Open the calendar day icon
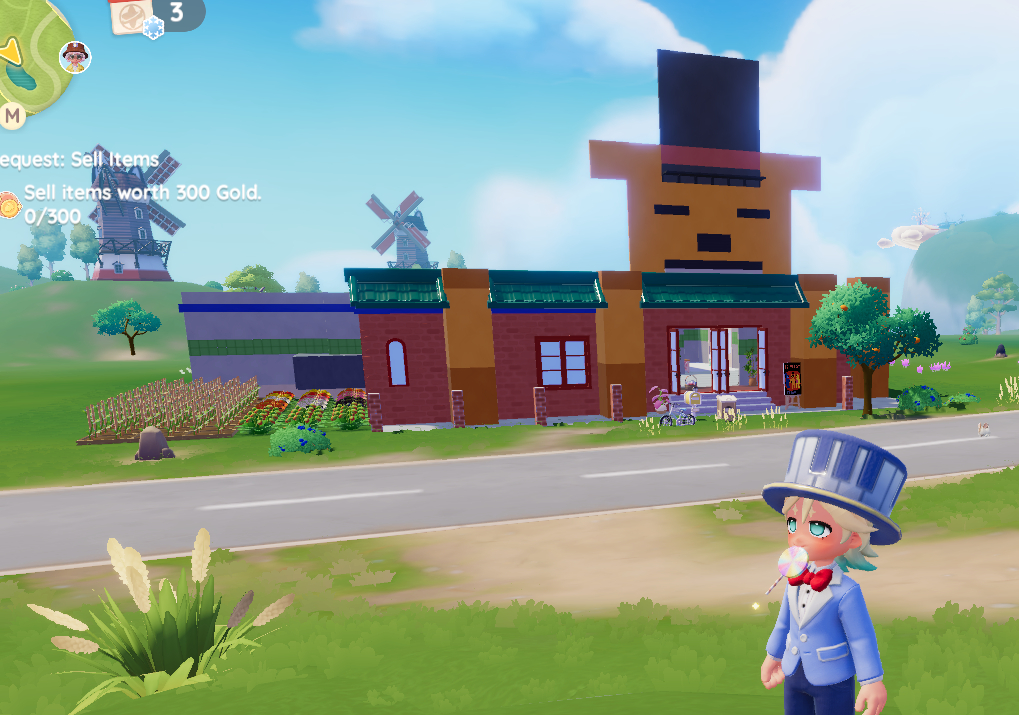The height and width of the screenshot is (715, 1019). (x=130, y=16)
